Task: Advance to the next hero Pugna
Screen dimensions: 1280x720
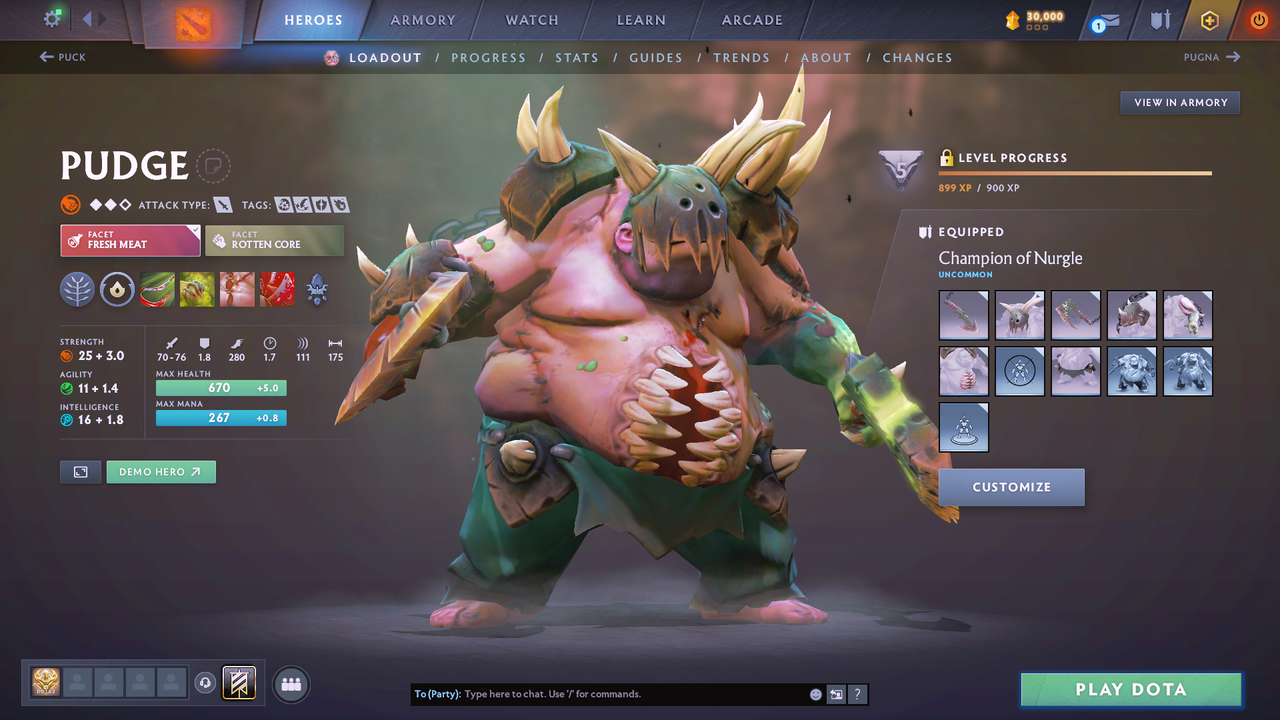Action: [x=1212, y=57]
